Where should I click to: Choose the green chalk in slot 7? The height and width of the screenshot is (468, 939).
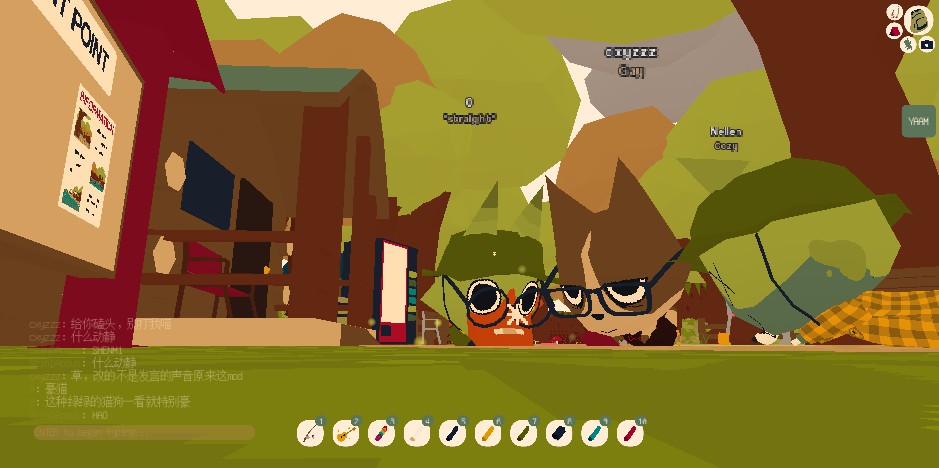[x=521, y=434]
